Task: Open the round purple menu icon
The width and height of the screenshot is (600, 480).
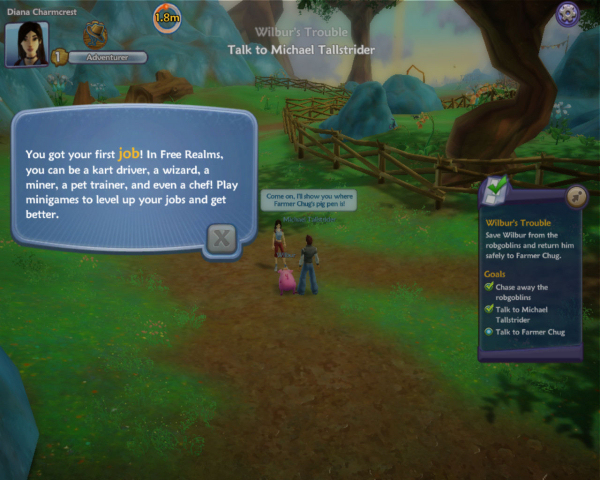Action: [x=569, y=14]
